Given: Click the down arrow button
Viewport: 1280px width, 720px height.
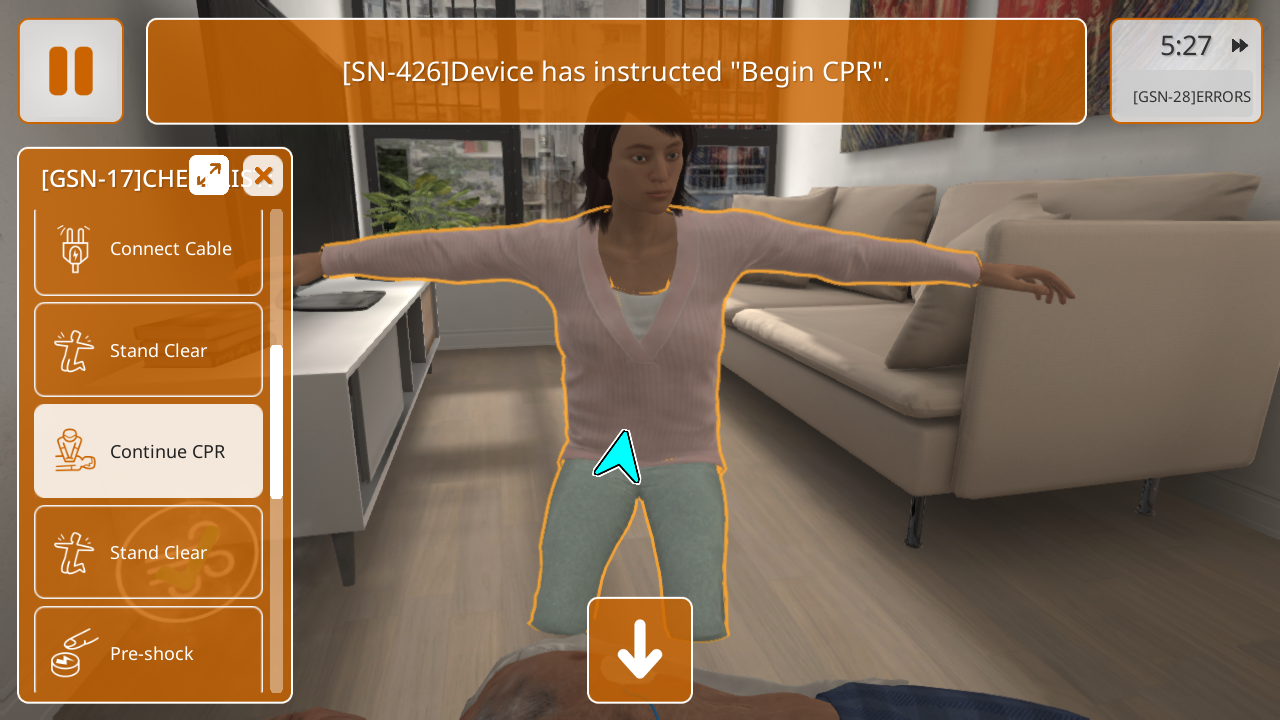Looking at the screenshot, I should tap(640, 650).
